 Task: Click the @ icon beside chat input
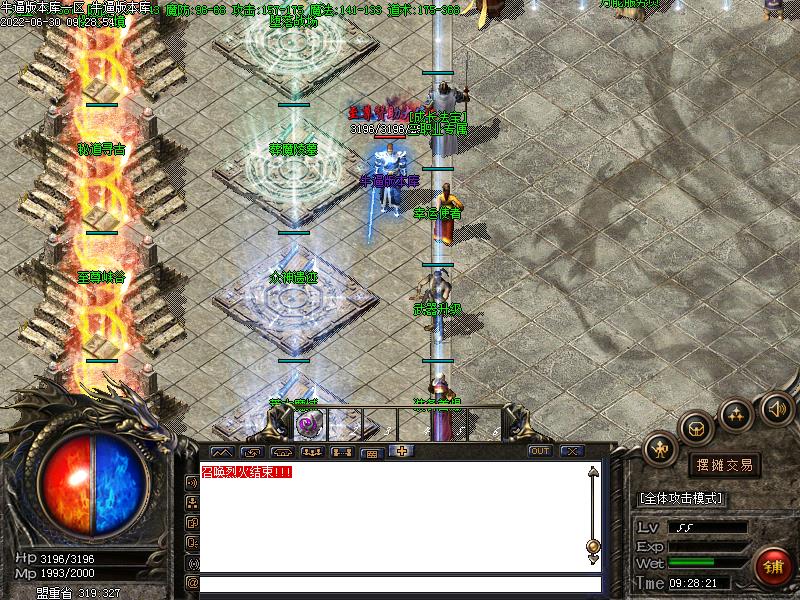[x=192, y=582]
